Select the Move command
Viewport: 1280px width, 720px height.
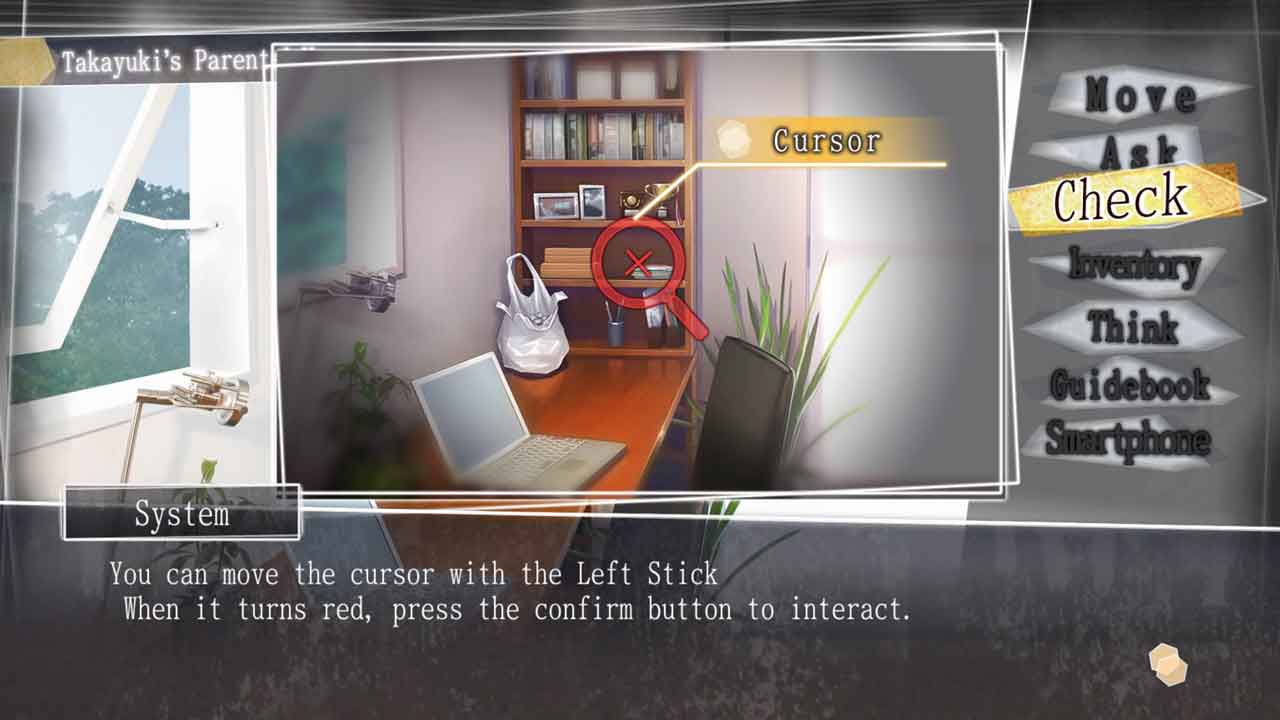tap(1140, 96)
